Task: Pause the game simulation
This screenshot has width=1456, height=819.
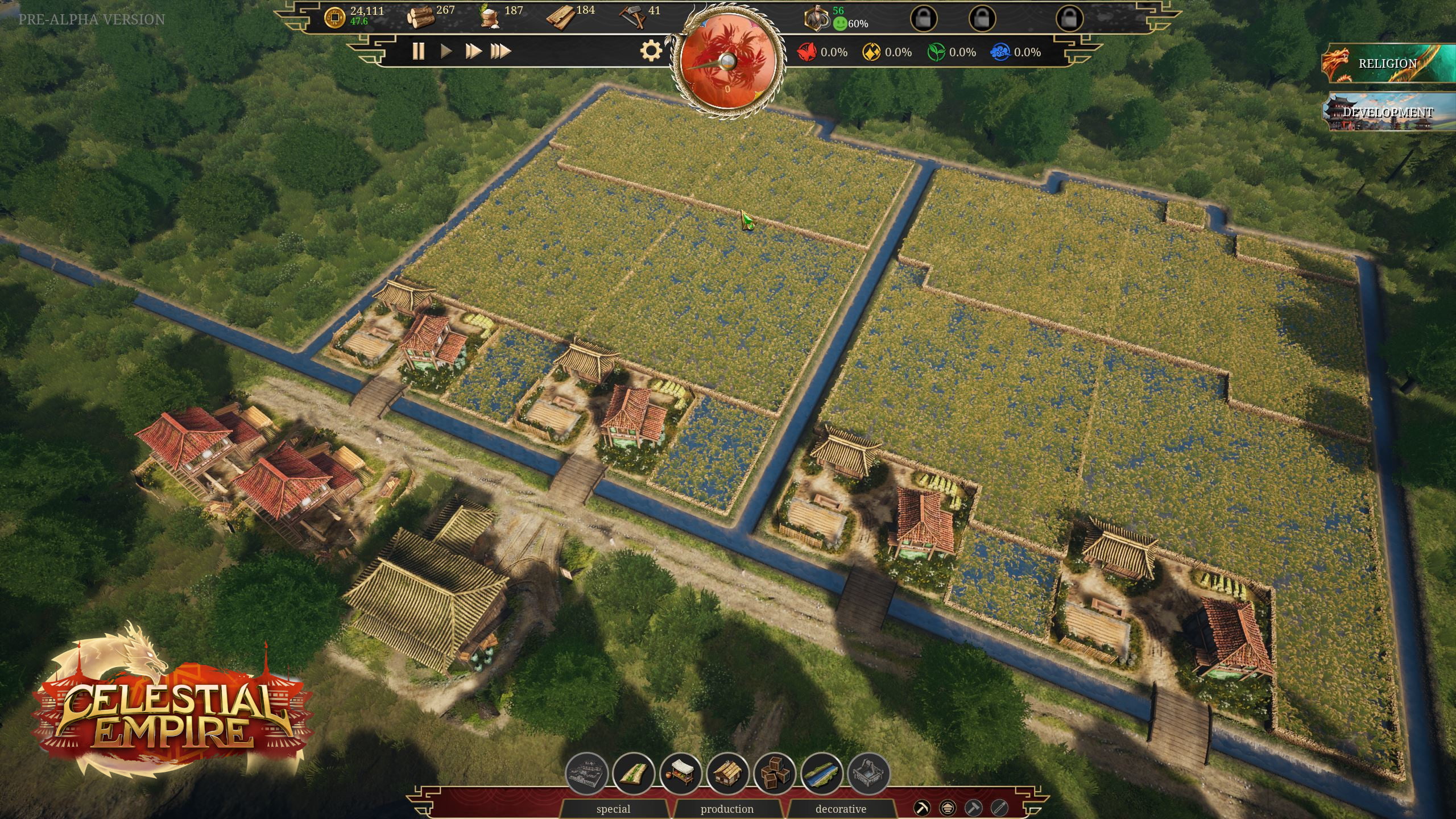Action: (418, 51)
